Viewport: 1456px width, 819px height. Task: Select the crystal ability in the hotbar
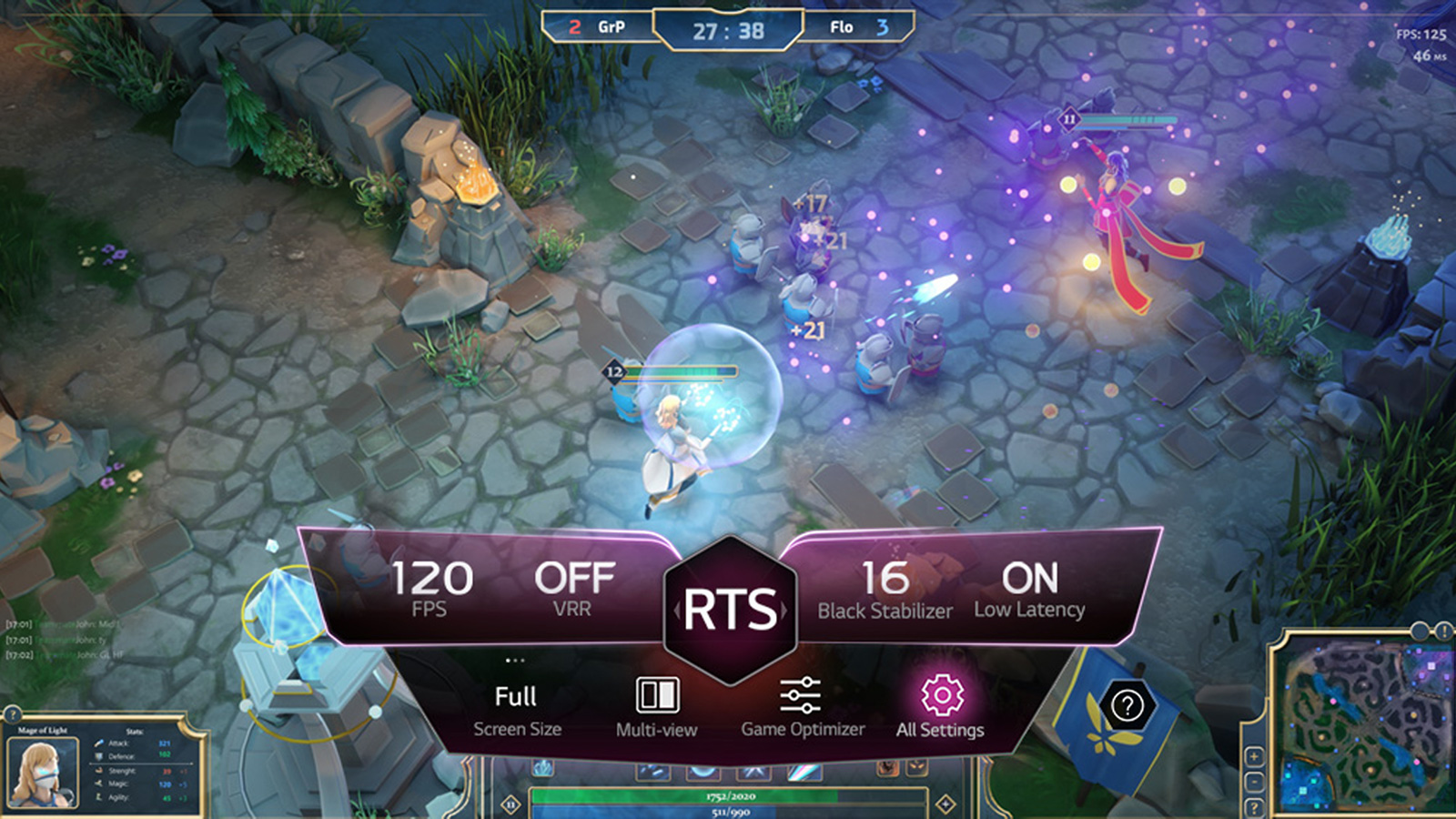(x=542, y=769)
